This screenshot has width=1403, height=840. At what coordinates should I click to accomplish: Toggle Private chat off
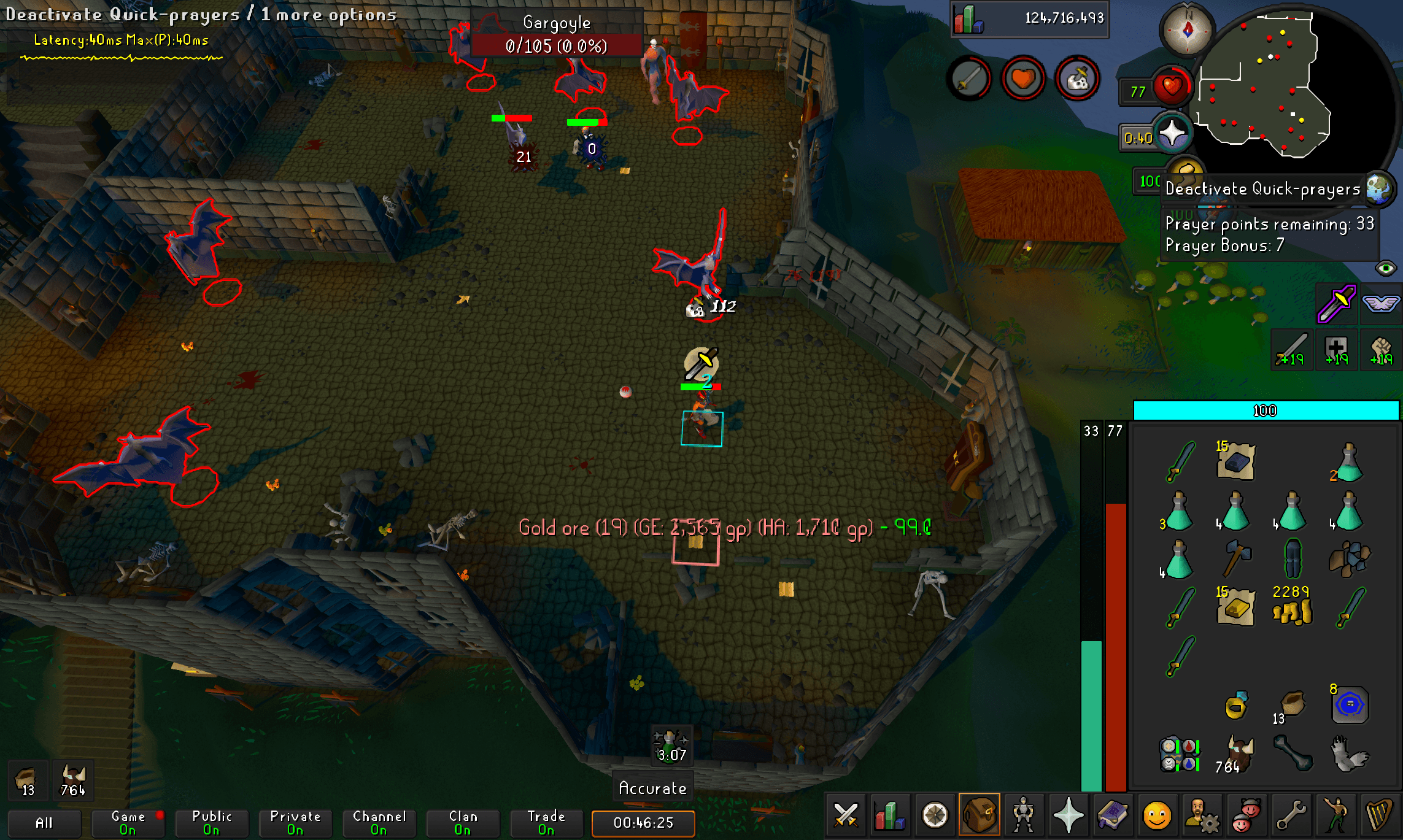295,822
